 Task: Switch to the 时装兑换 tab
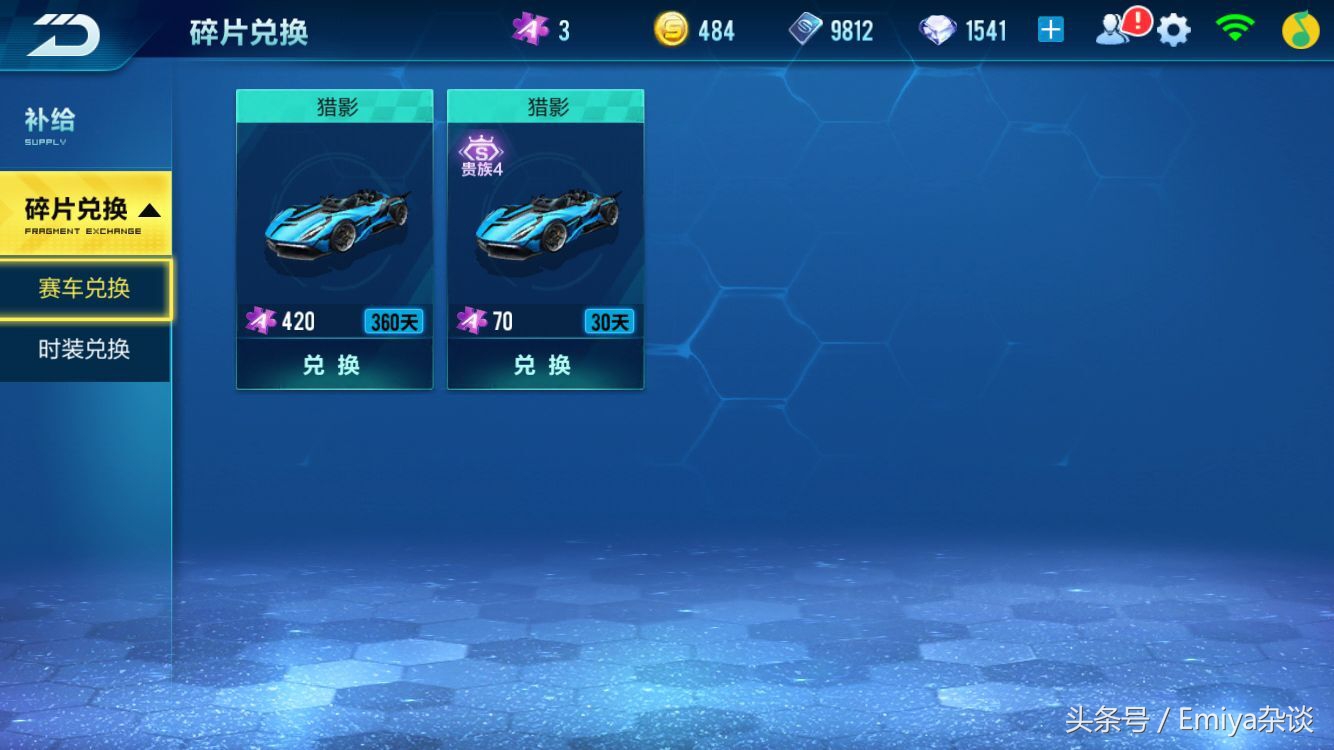pyautogui.click(x=83, y=350)
